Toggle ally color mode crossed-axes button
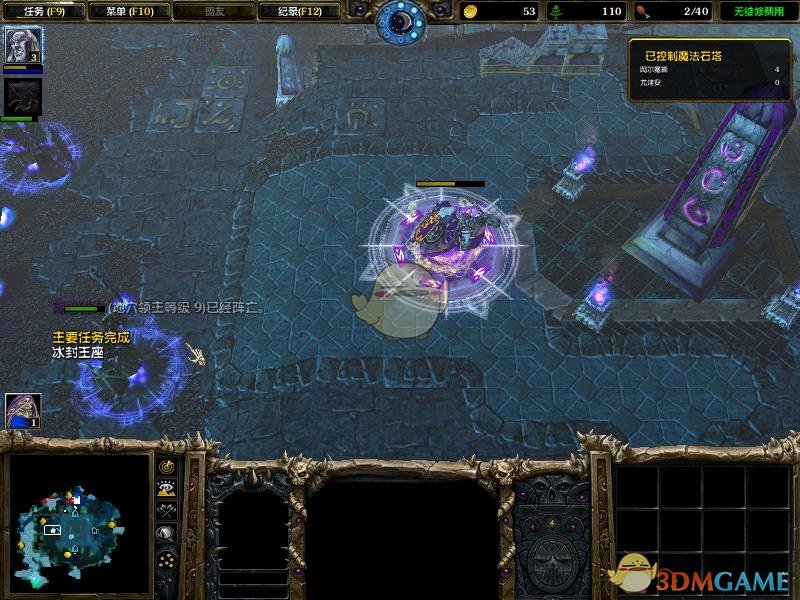The image size is (800, 600). coord(167,511)
